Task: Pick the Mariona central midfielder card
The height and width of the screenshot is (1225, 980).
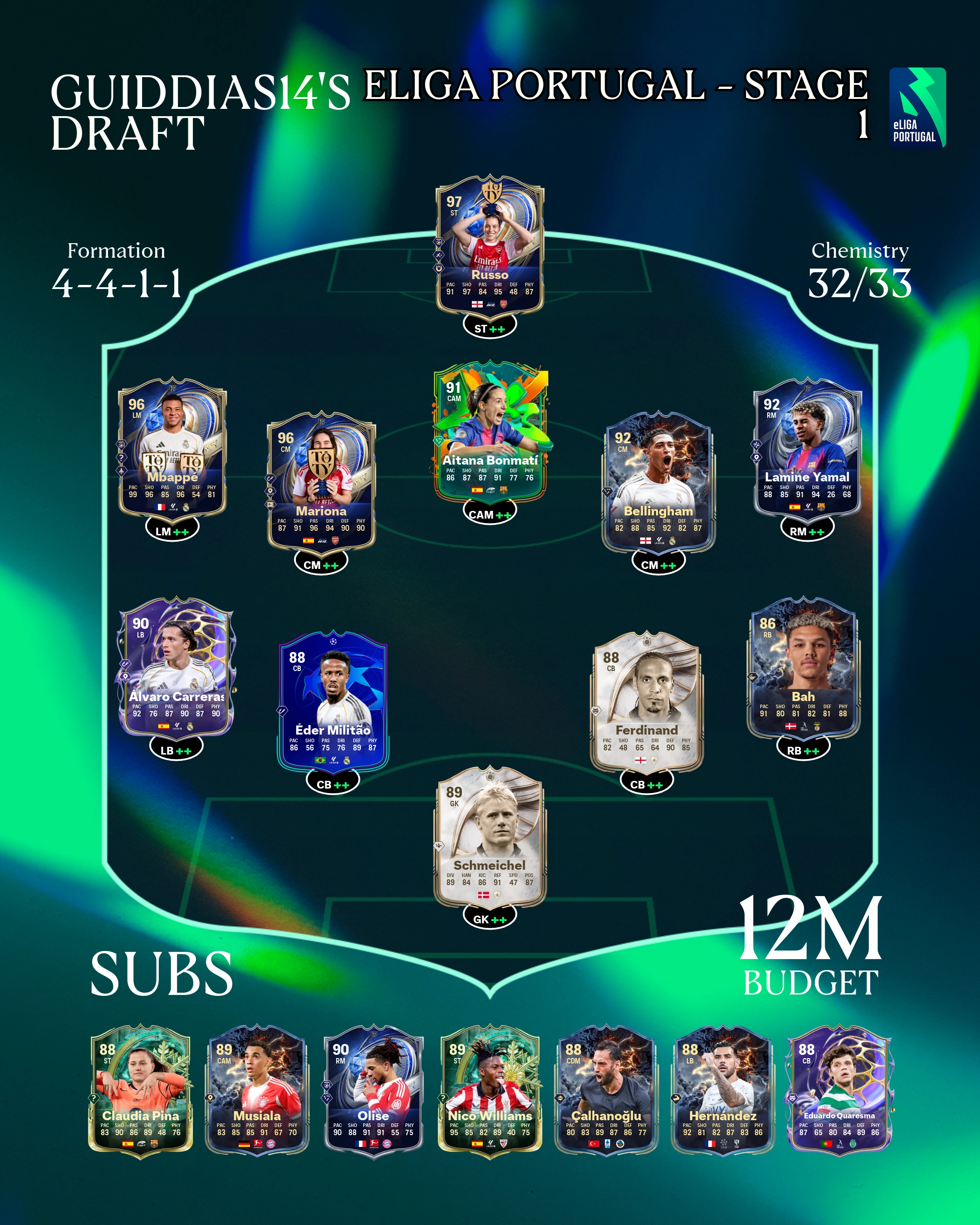Action: tap(321, 482)
